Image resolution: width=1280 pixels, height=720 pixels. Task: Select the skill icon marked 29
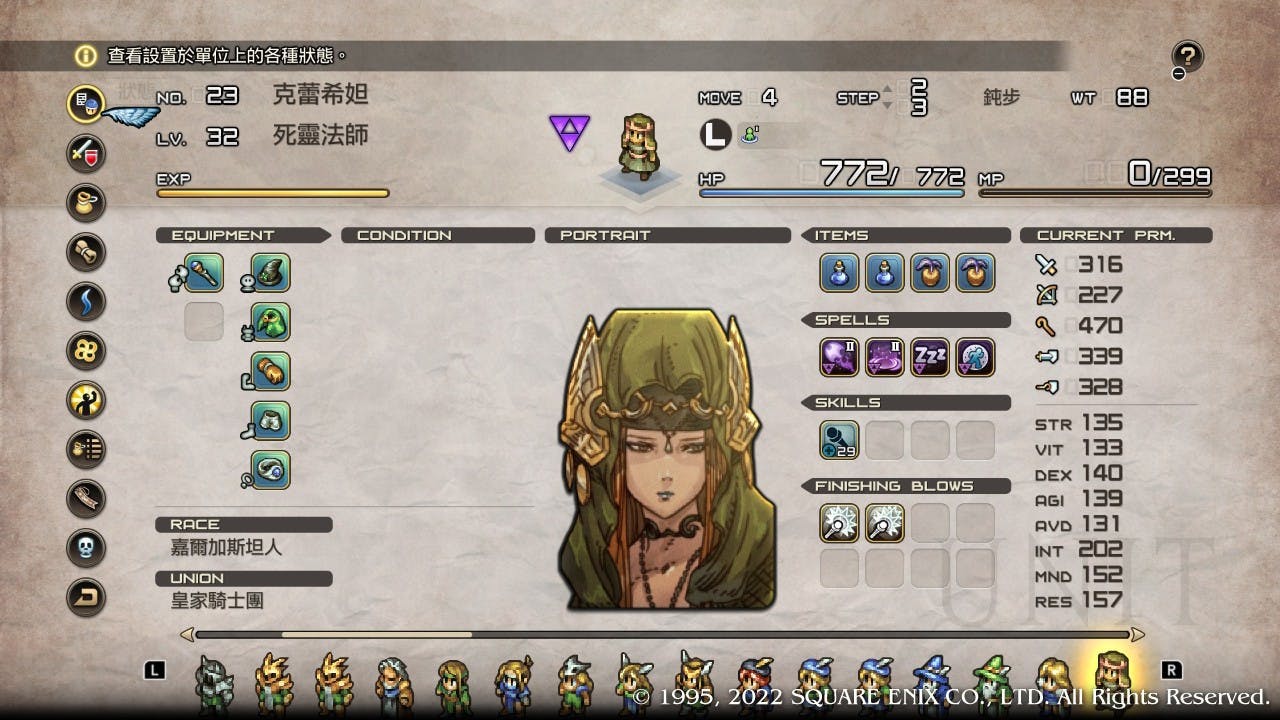click(x=839, y=440)
